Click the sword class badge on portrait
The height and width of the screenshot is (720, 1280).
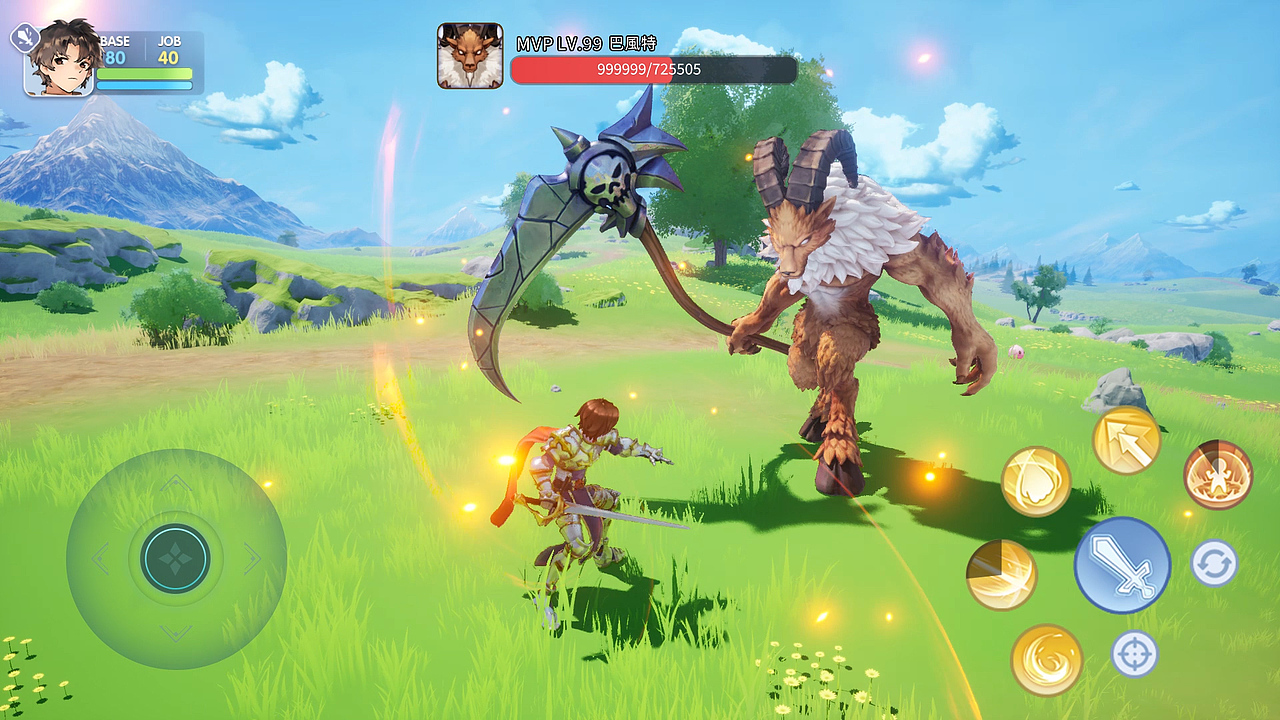coord(24,38)
